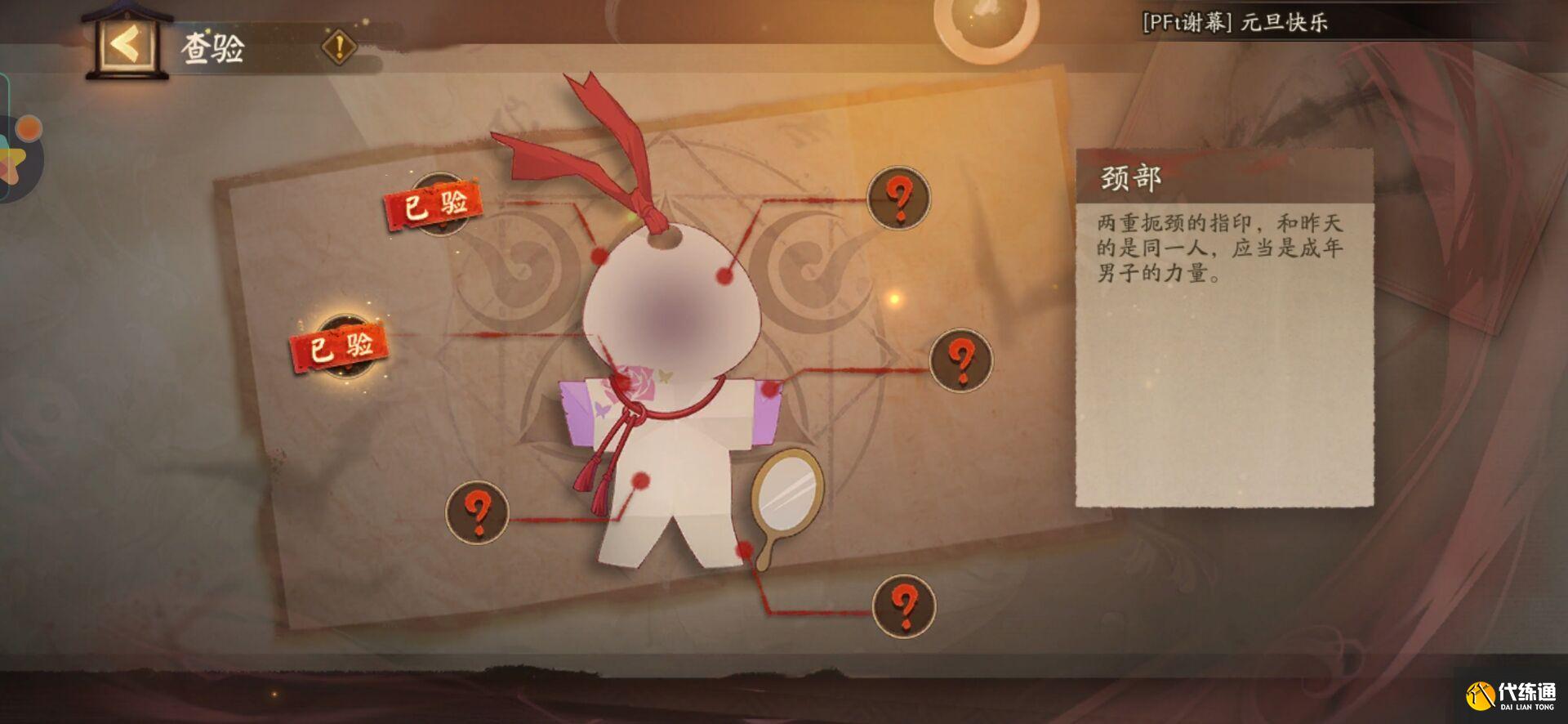This screenshot has height=724, width=1568.
Task: Select the back arrow lantern icon
Action: 127,44
